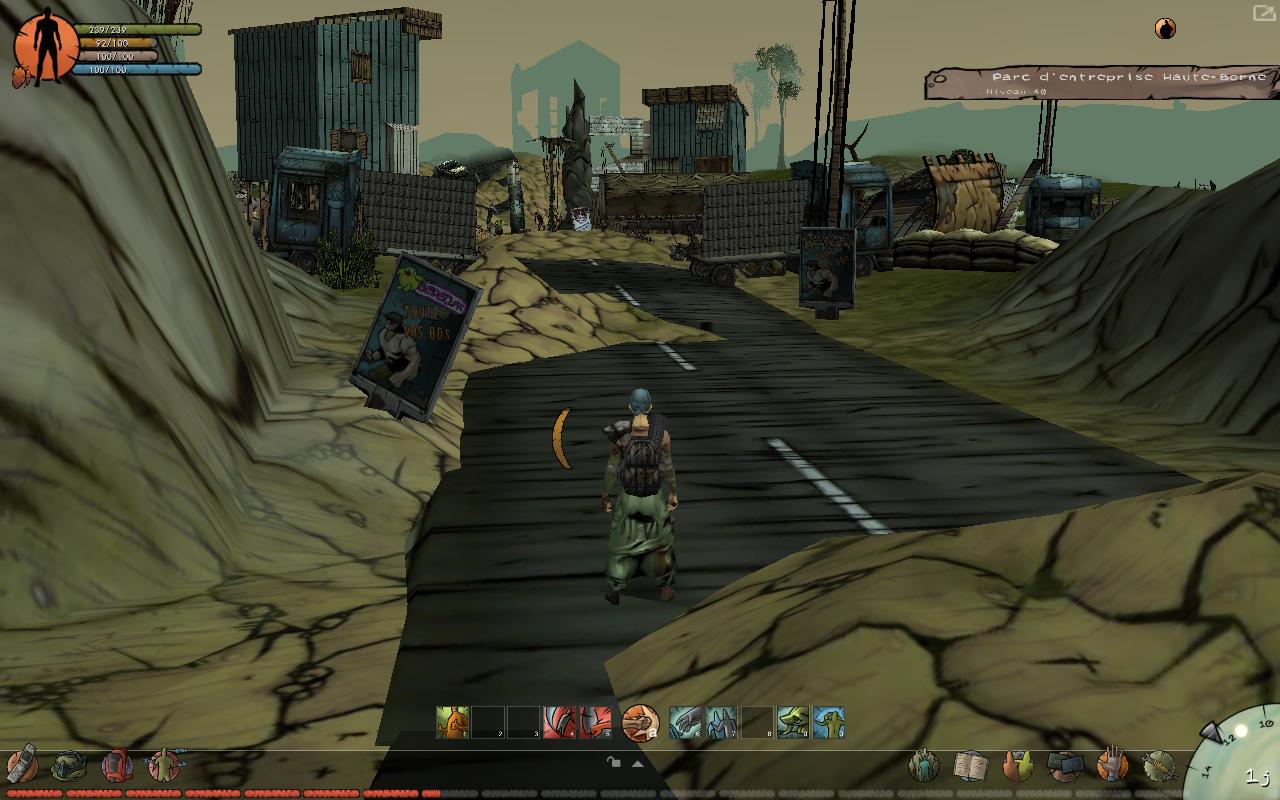Use the green creature skill in slot 9
The height and width of the screenshot is (800, 1280).
pos(792,722)
